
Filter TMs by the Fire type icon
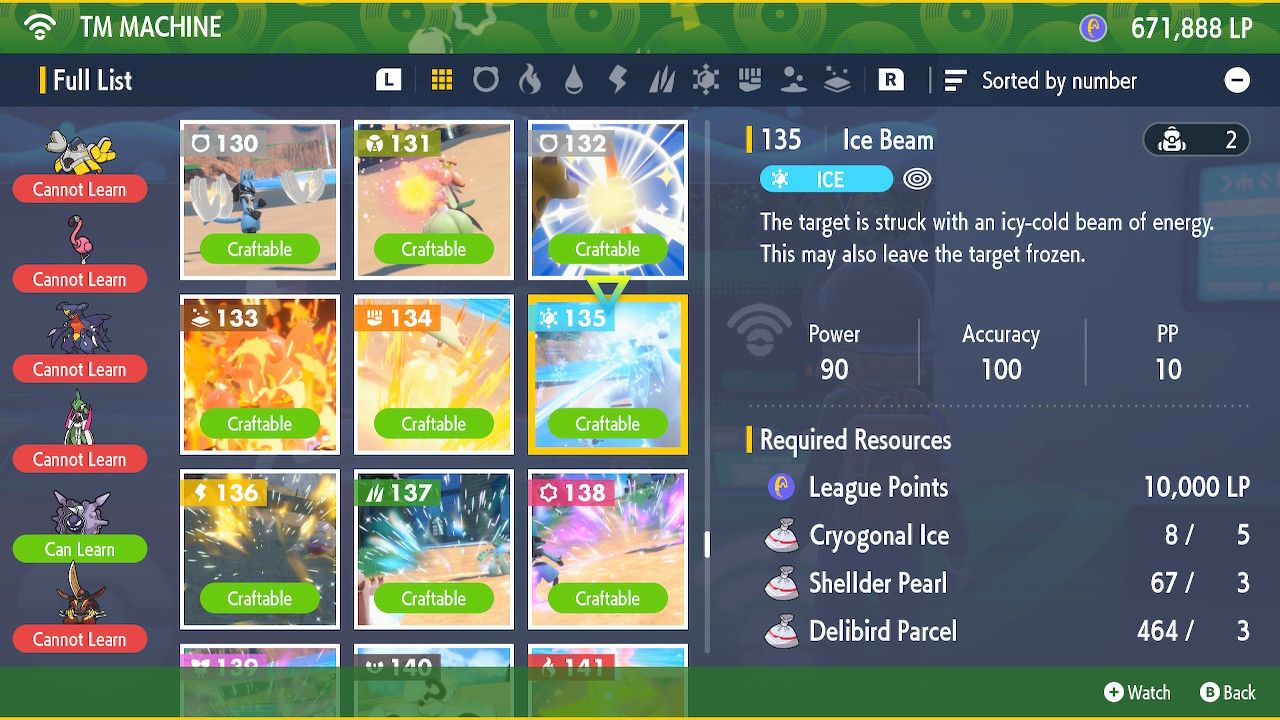(531, 80)
